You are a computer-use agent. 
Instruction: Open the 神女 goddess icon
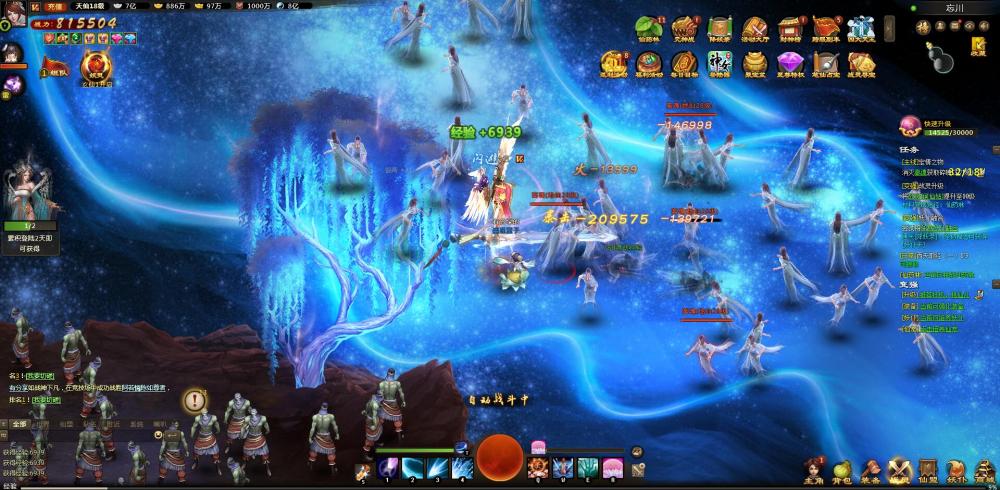721,62
